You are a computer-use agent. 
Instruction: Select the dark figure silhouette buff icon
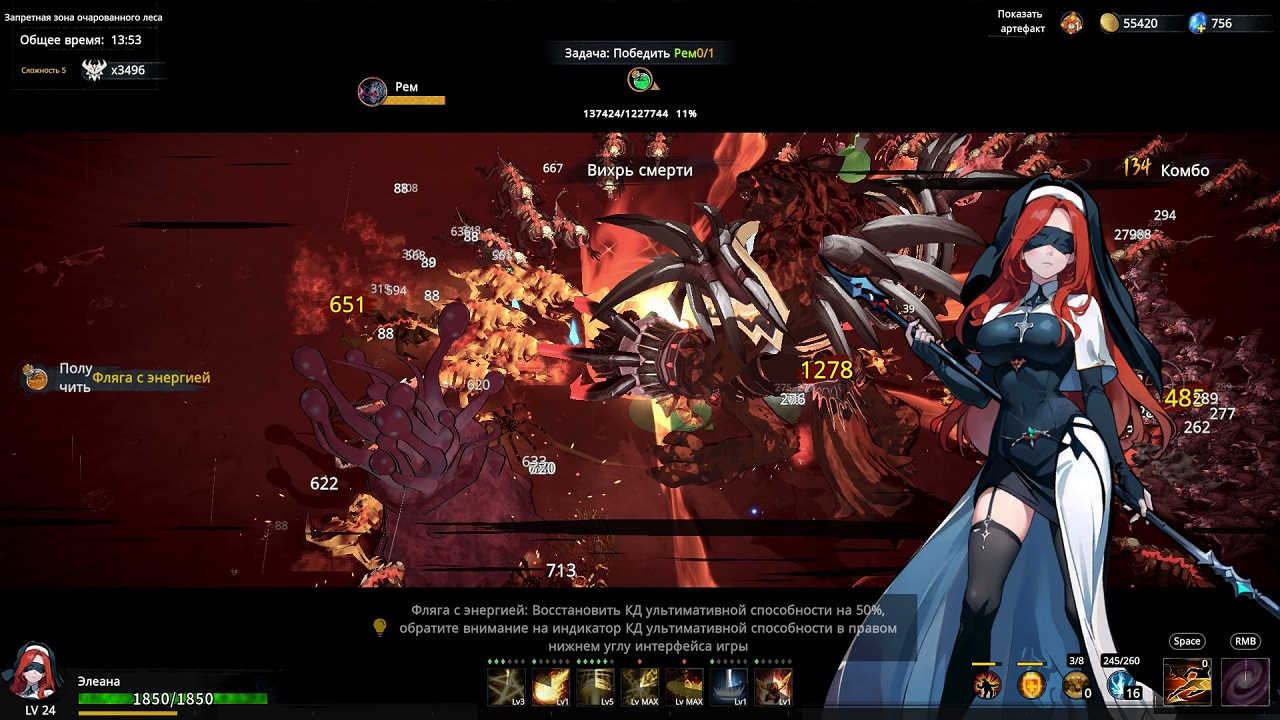987,685
